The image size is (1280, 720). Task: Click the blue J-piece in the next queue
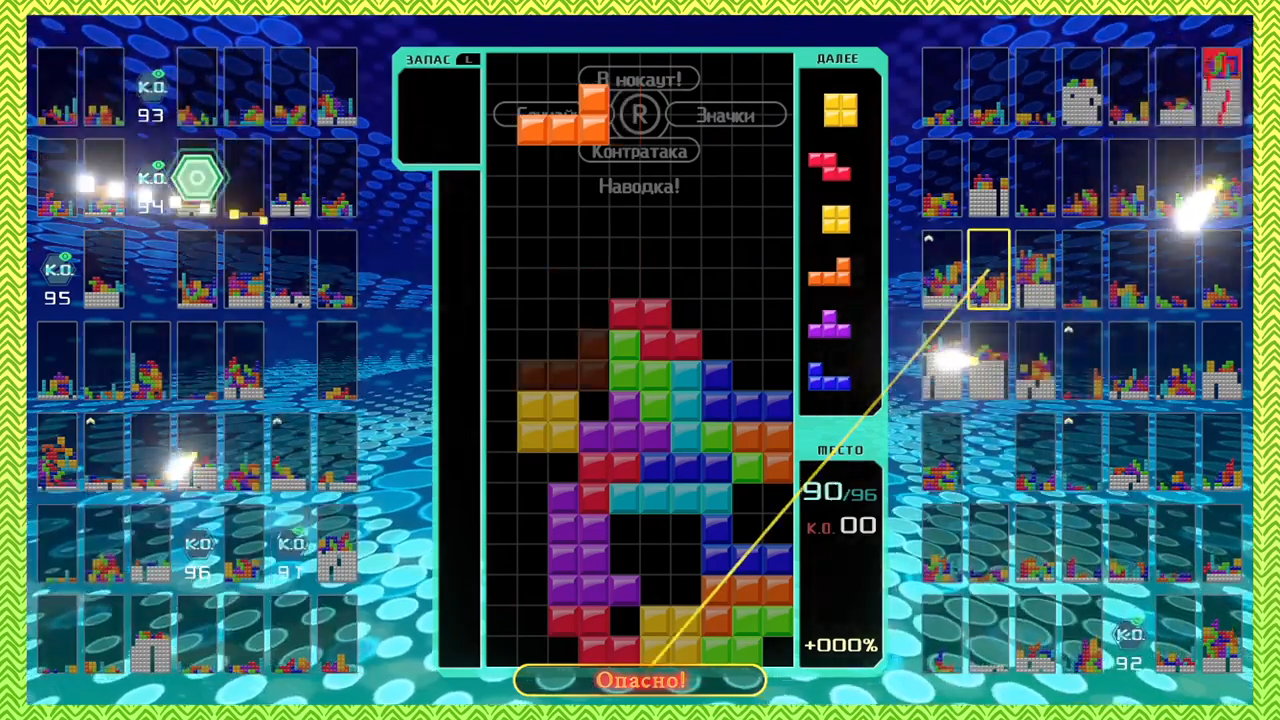829,376
